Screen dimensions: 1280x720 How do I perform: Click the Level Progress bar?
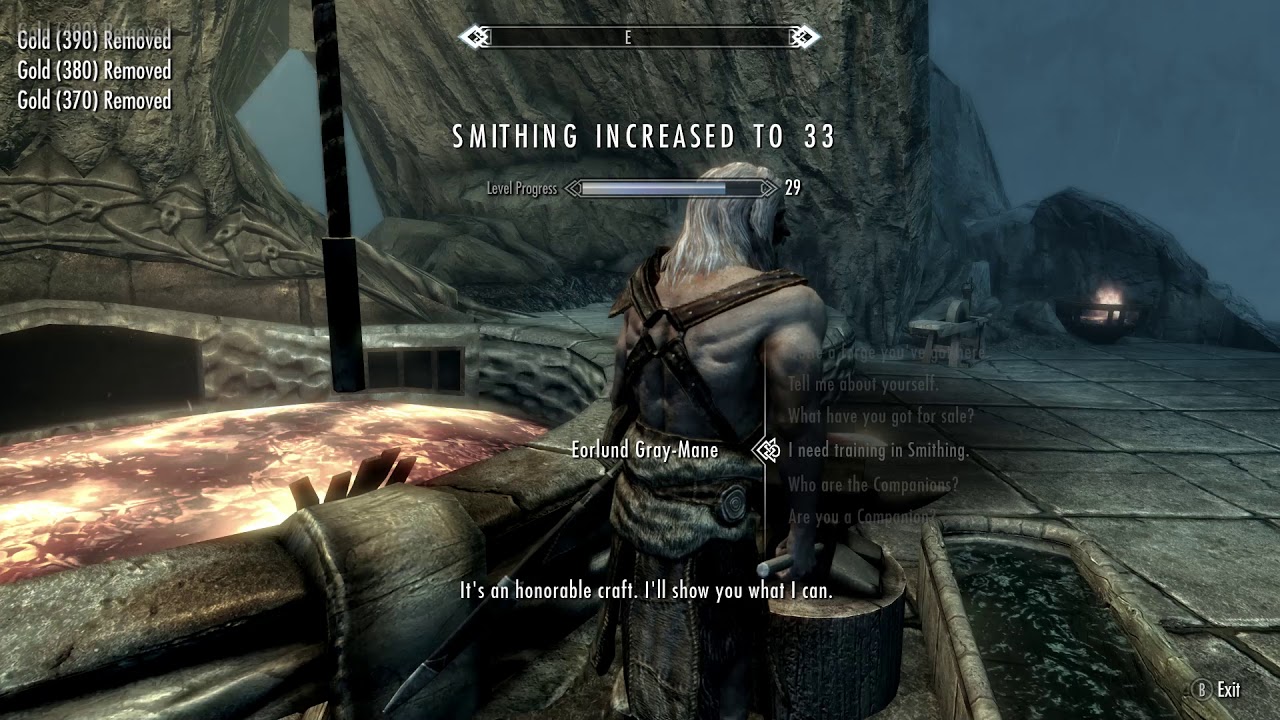coord(670,187)
